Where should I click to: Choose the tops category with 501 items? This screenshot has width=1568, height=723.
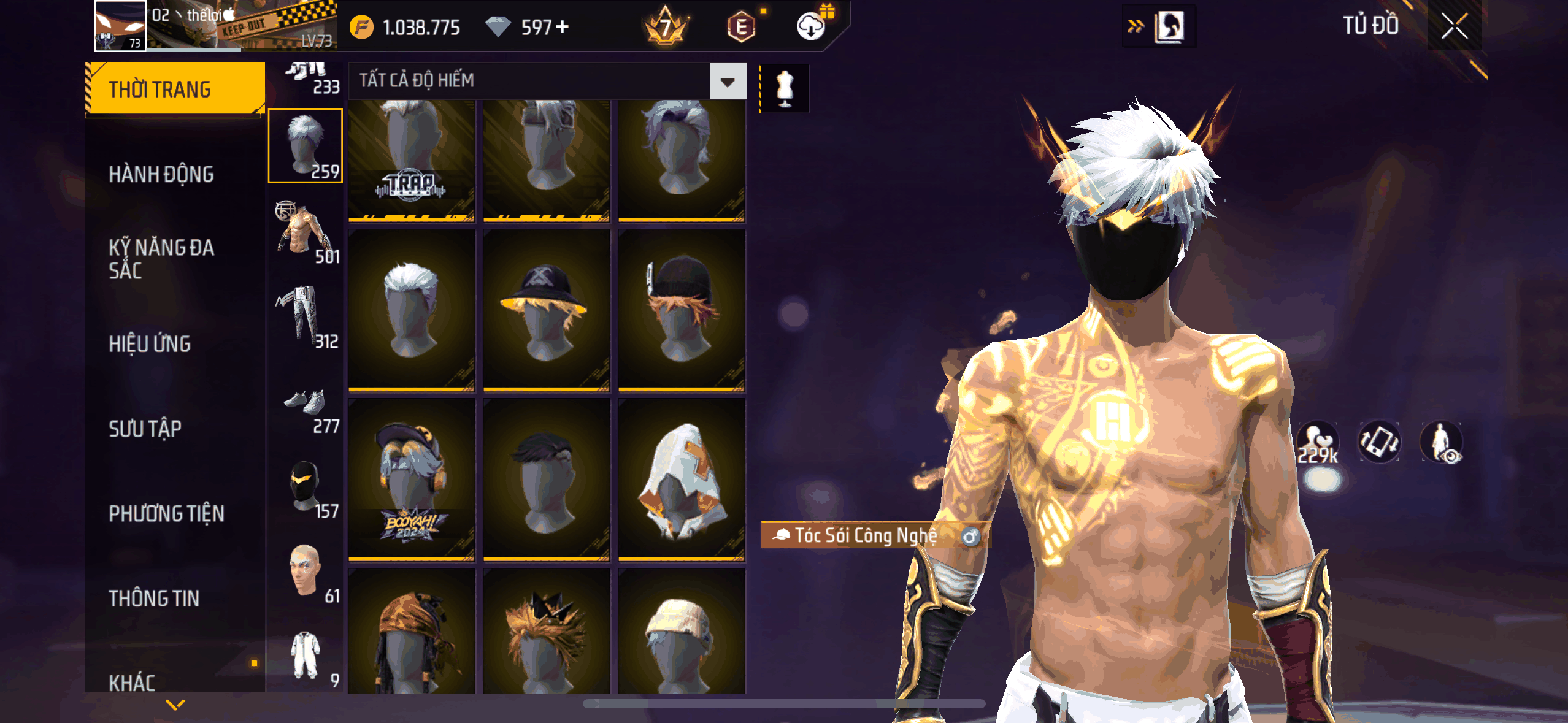(306, 232)
